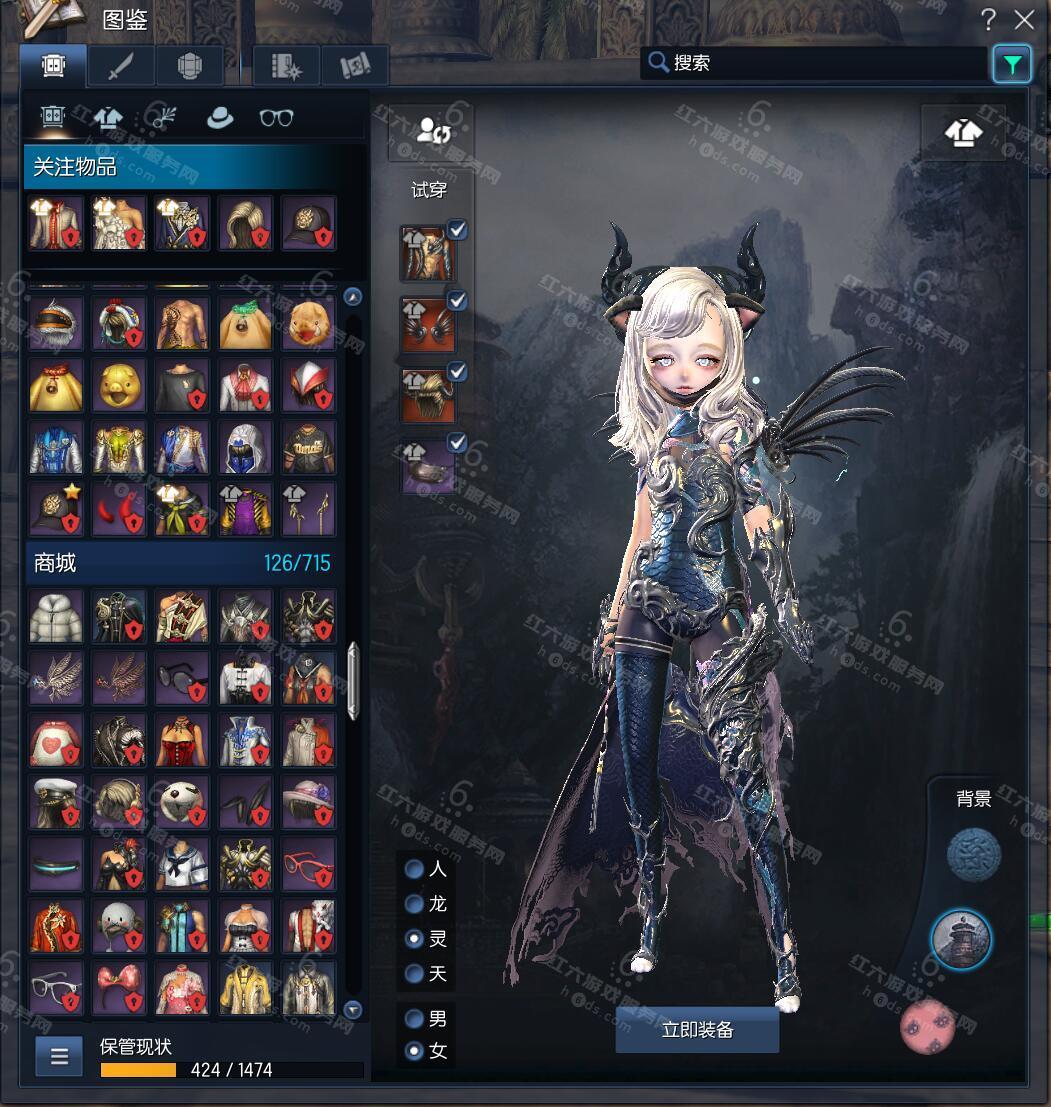Image resolution: width=1051 pixels, height=1107 pixels.
Task: Choose the temple building background thumbnail
Action: pyautogui.click(x=961, y=939)
